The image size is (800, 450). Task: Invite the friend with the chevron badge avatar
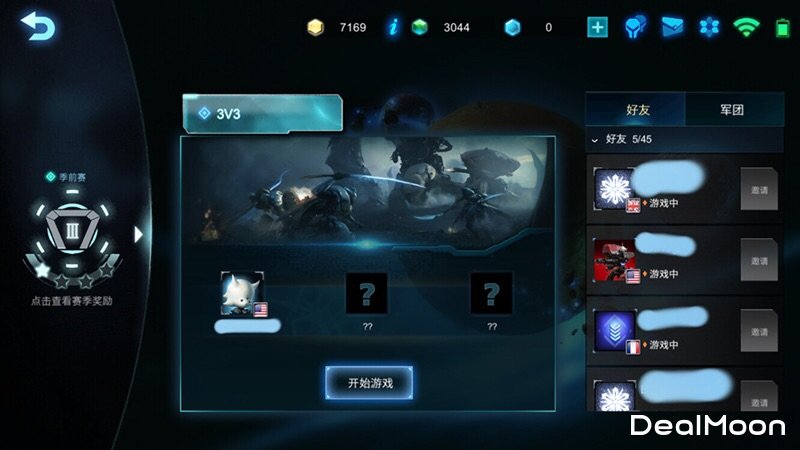point(759,331)
